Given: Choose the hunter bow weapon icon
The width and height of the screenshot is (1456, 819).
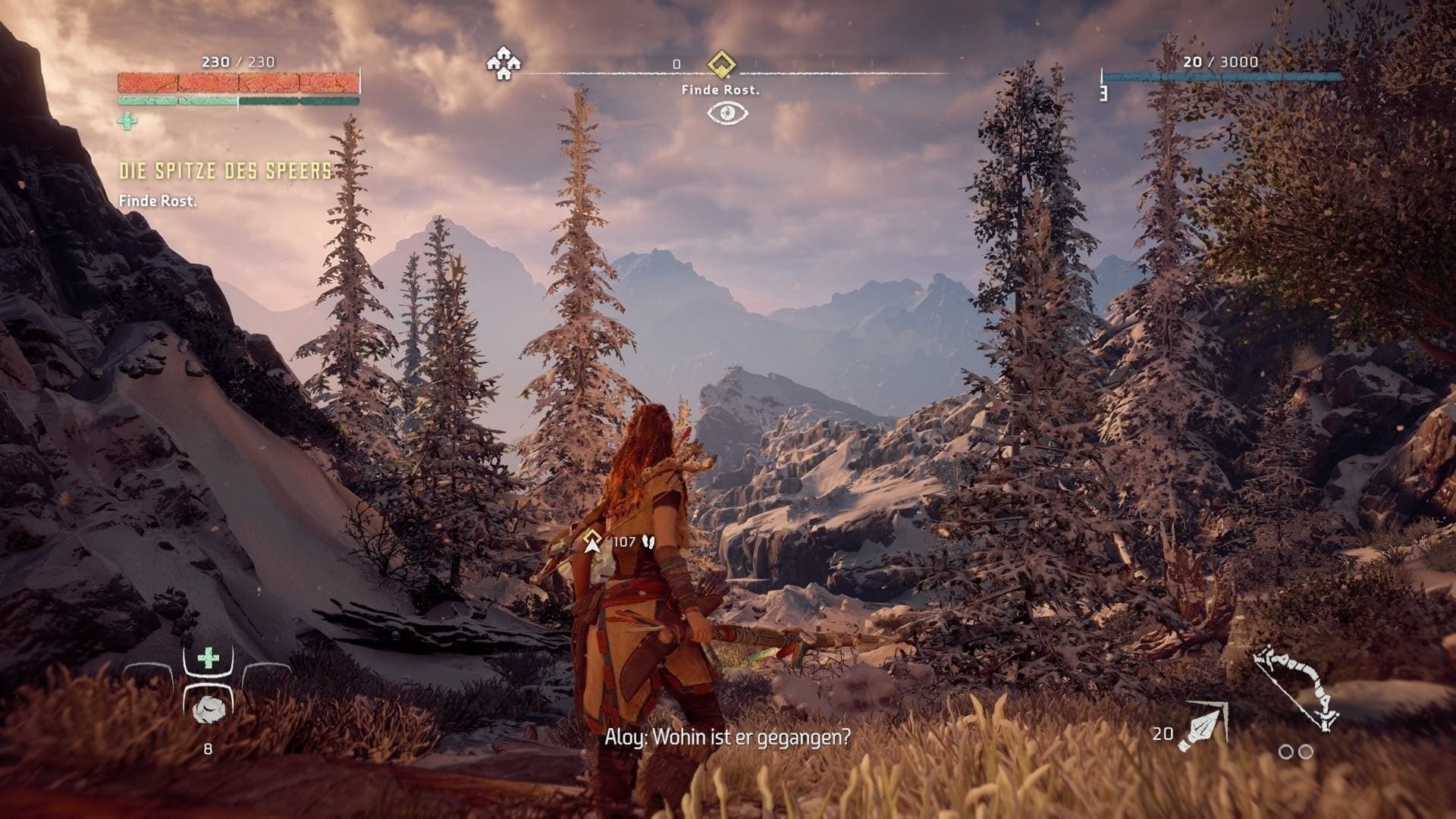Looking at the screenshot, I should point(1295,688).
